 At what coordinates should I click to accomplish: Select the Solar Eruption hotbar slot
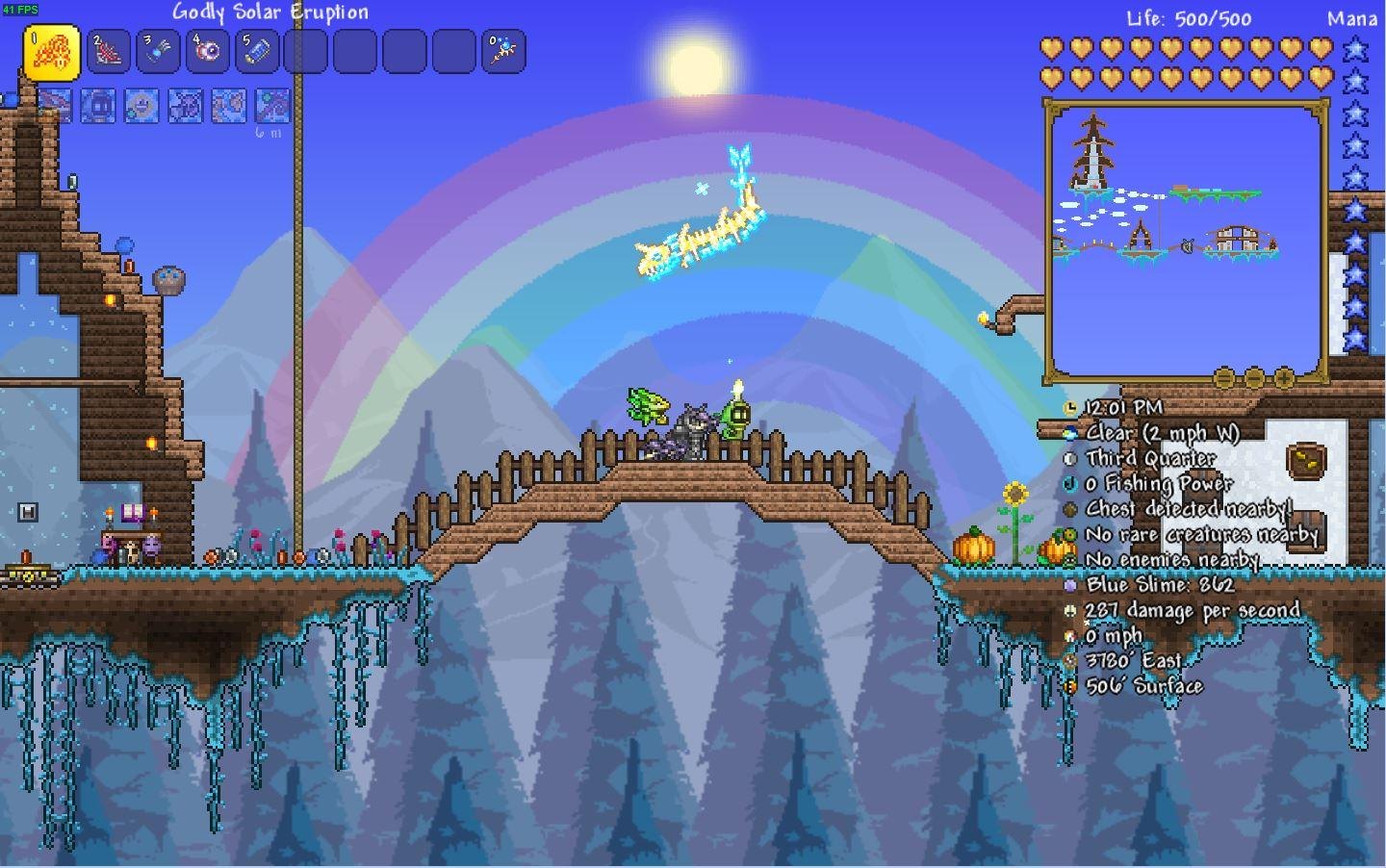(51, 52)
